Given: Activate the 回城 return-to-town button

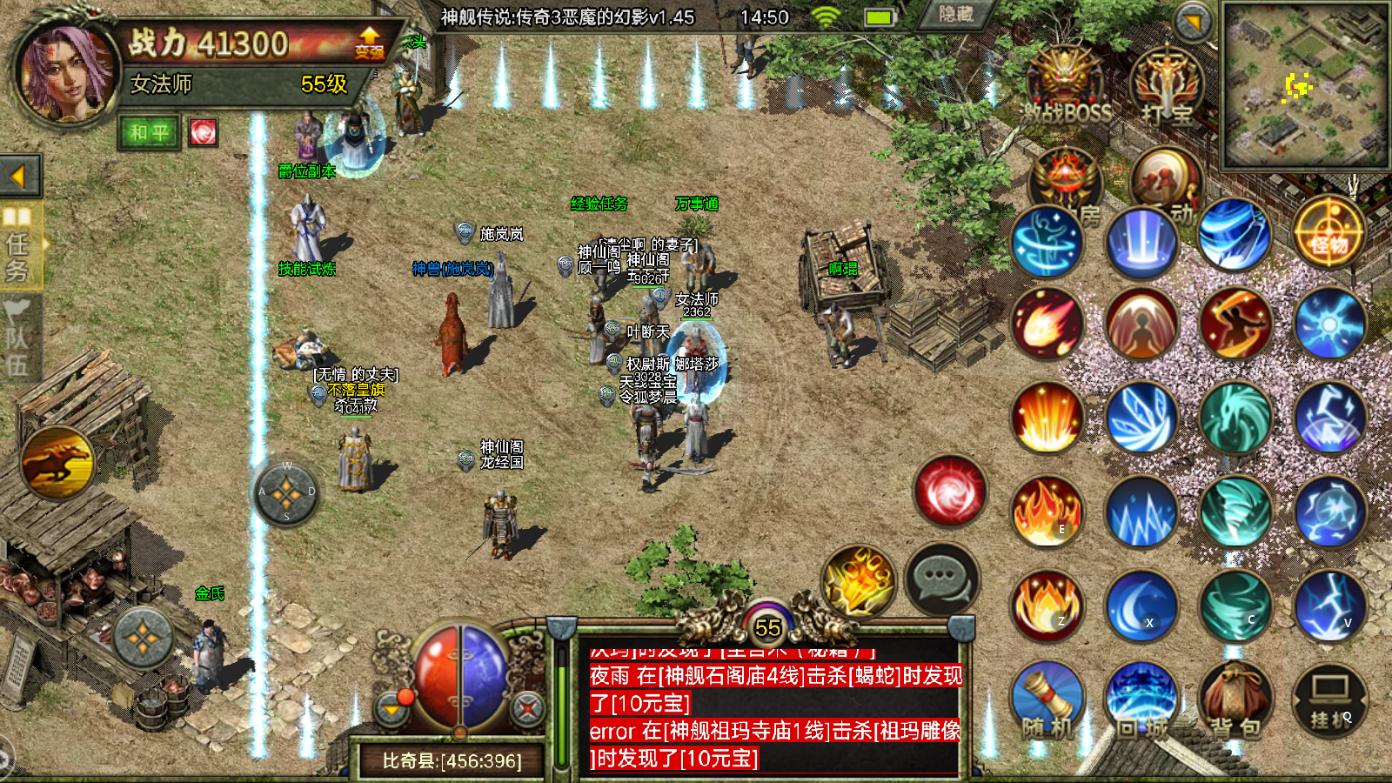Looking at the screenshot, I should (1141, 699).
